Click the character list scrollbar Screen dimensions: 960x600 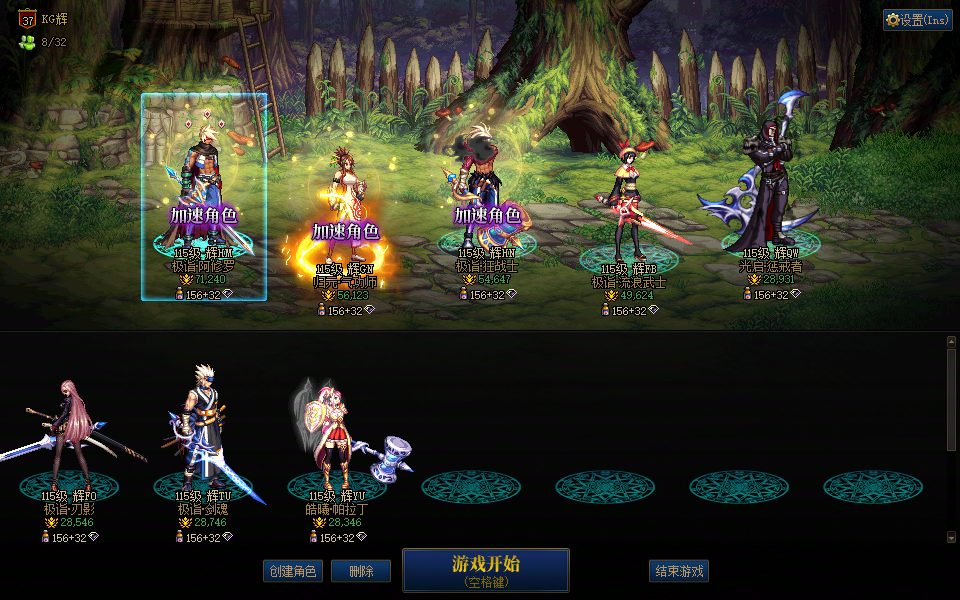tap(951, 400)
